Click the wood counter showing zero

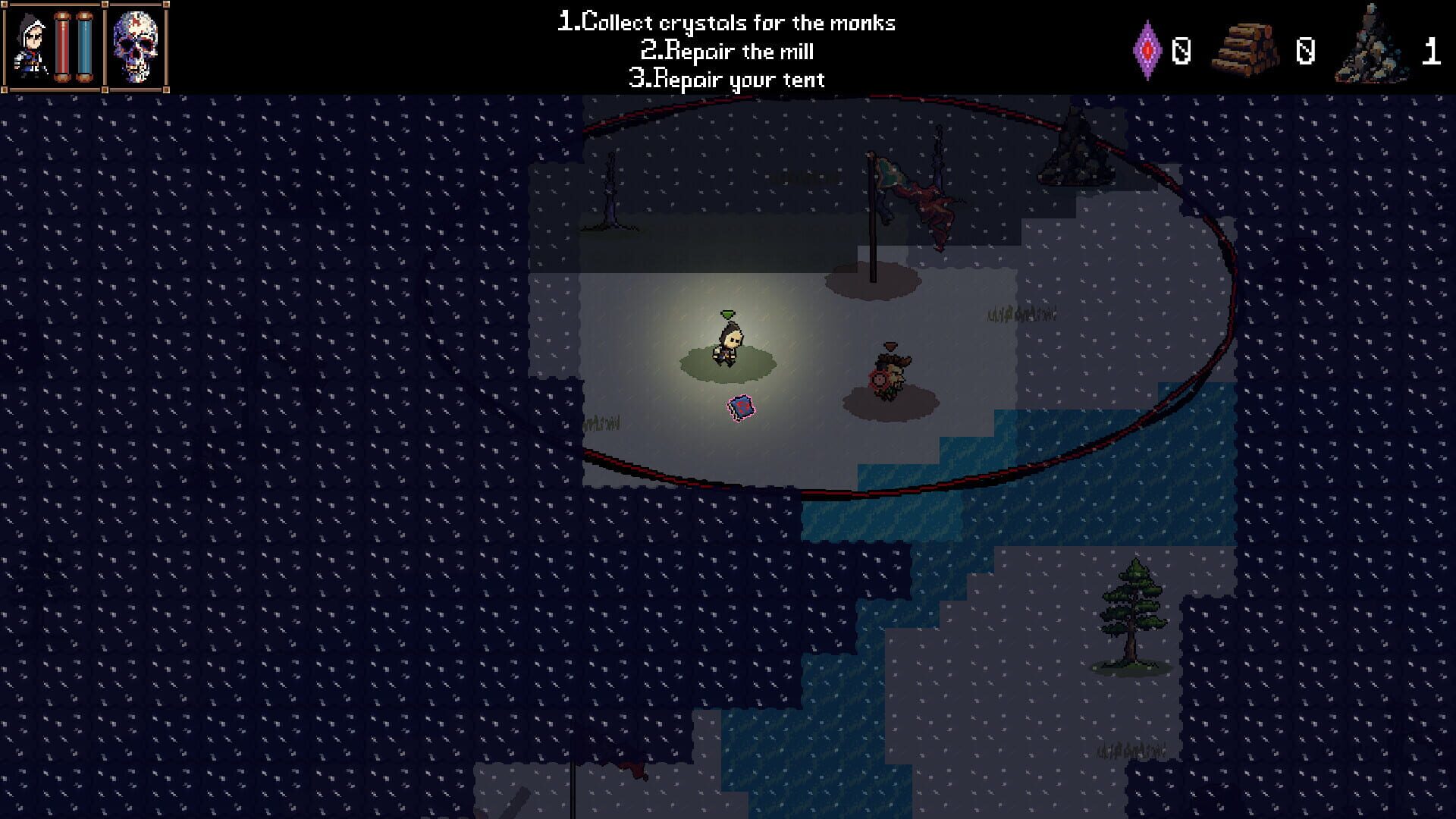[x=1305, y=52]
